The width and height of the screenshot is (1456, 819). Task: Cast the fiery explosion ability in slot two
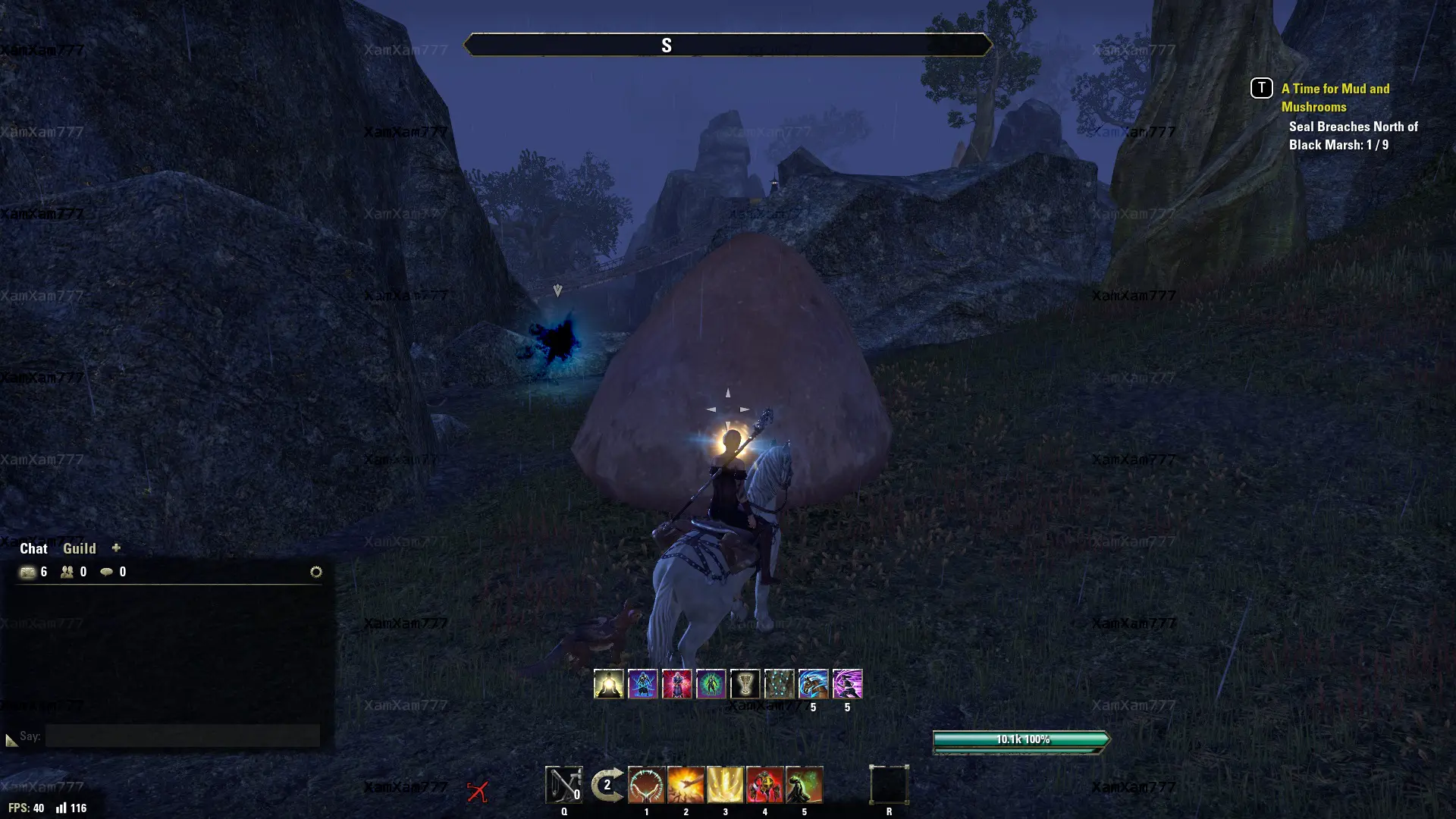(x=686, y=785)
